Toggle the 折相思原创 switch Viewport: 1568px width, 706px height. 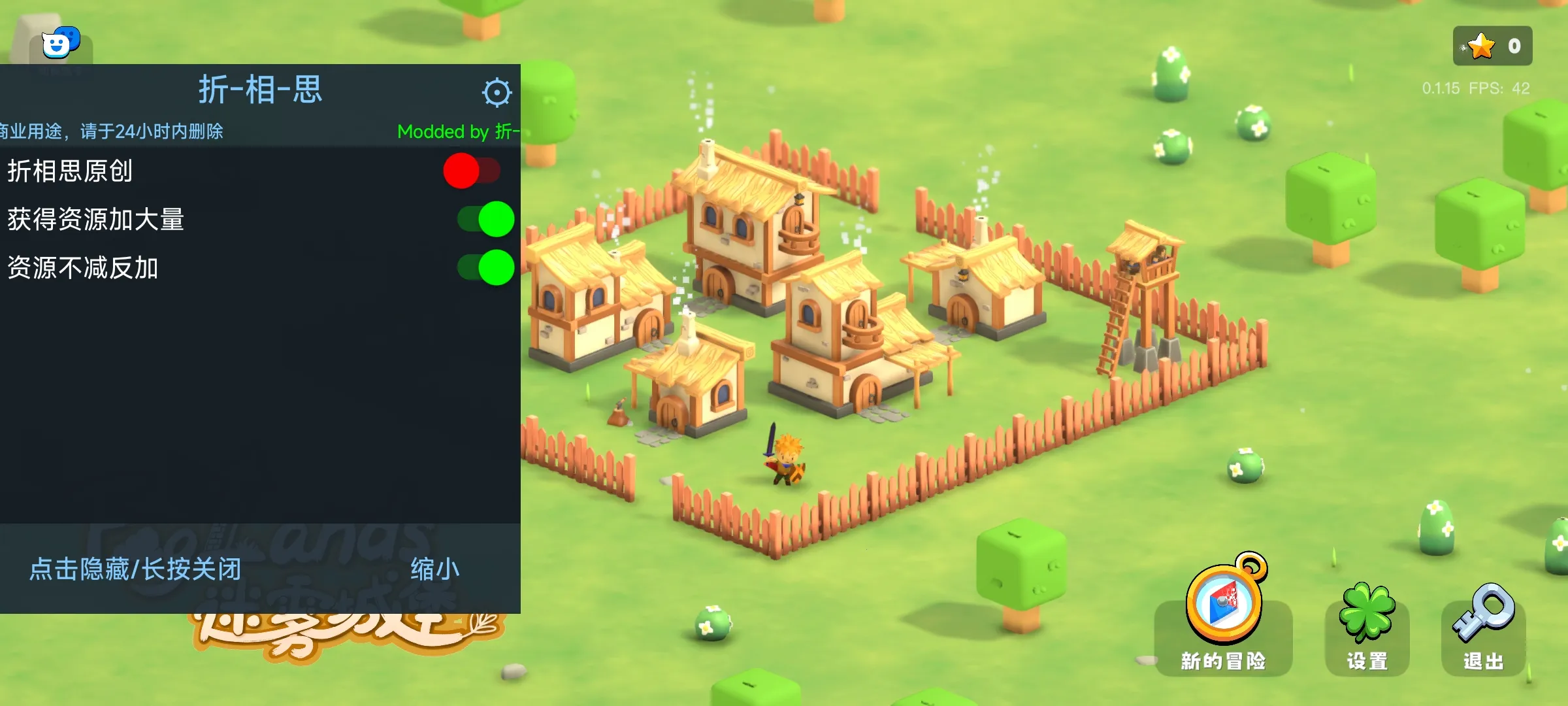click(x=472, y=171)
